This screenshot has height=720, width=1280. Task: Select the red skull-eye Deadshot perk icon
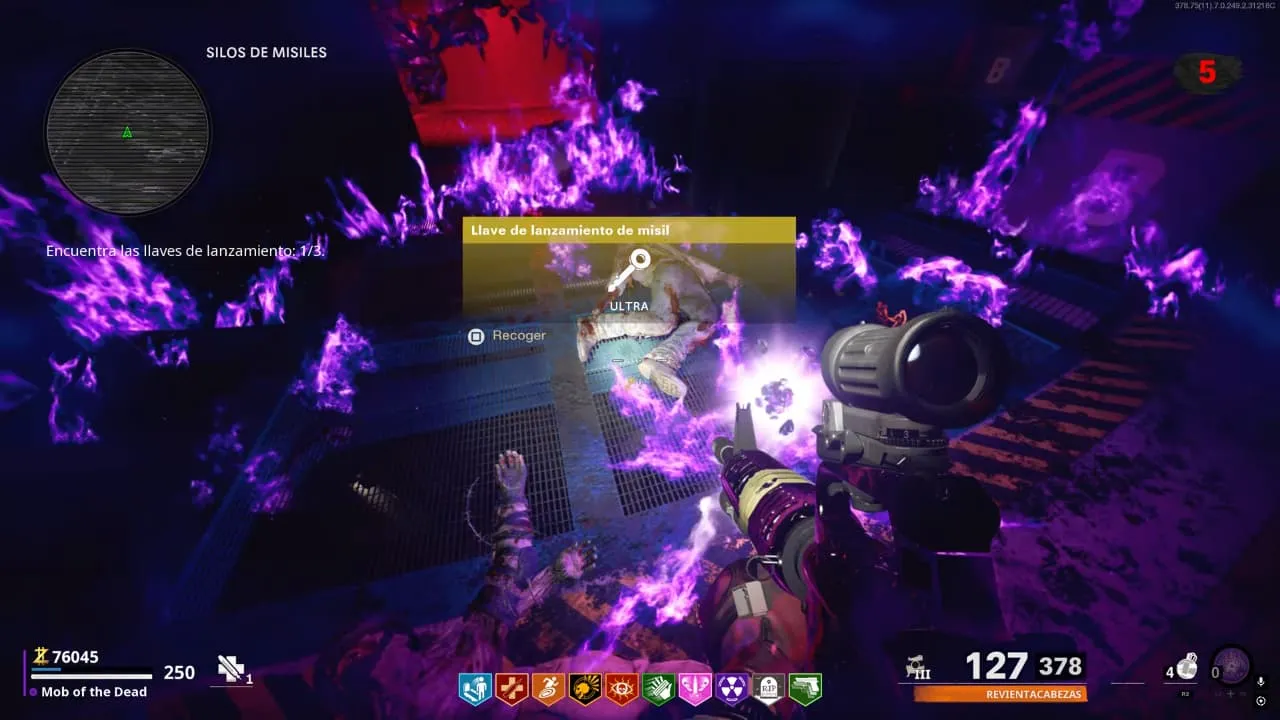(622, 688)
